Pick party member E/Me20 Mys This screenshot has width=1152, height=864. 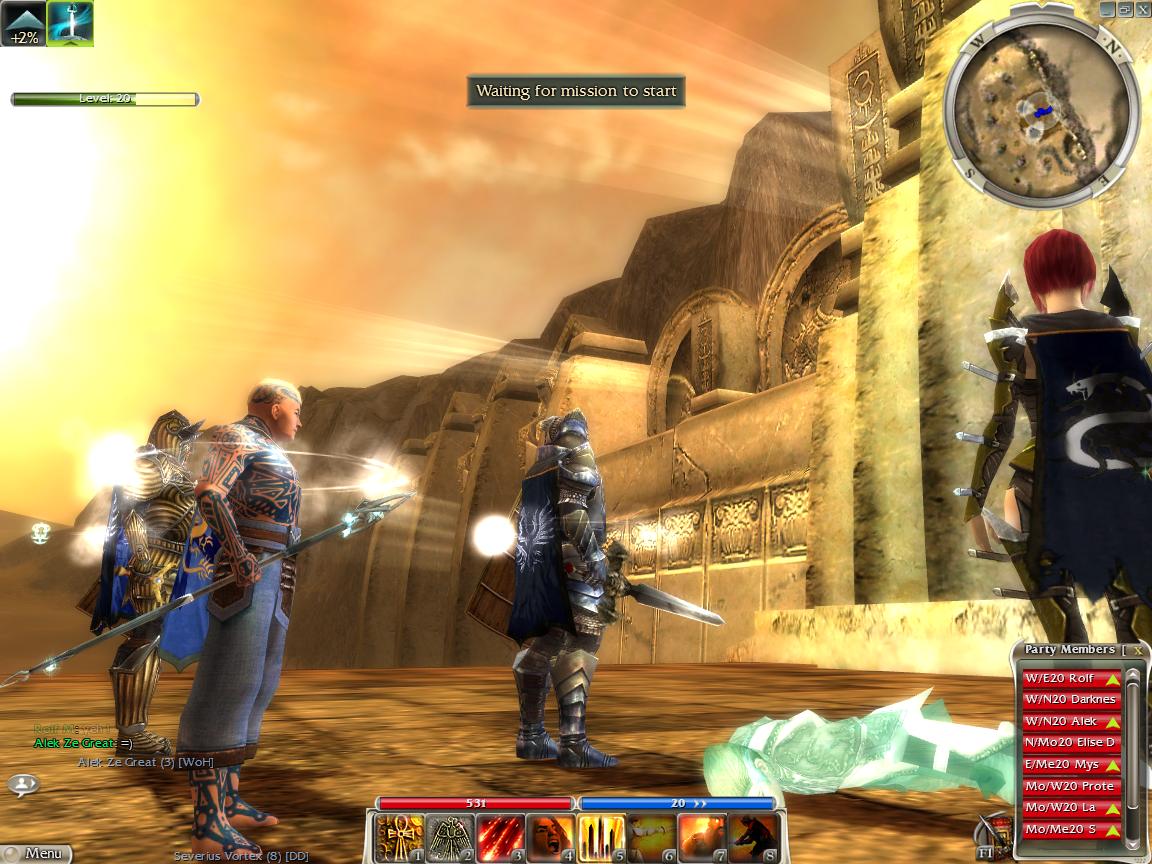tap(1070, 765)
